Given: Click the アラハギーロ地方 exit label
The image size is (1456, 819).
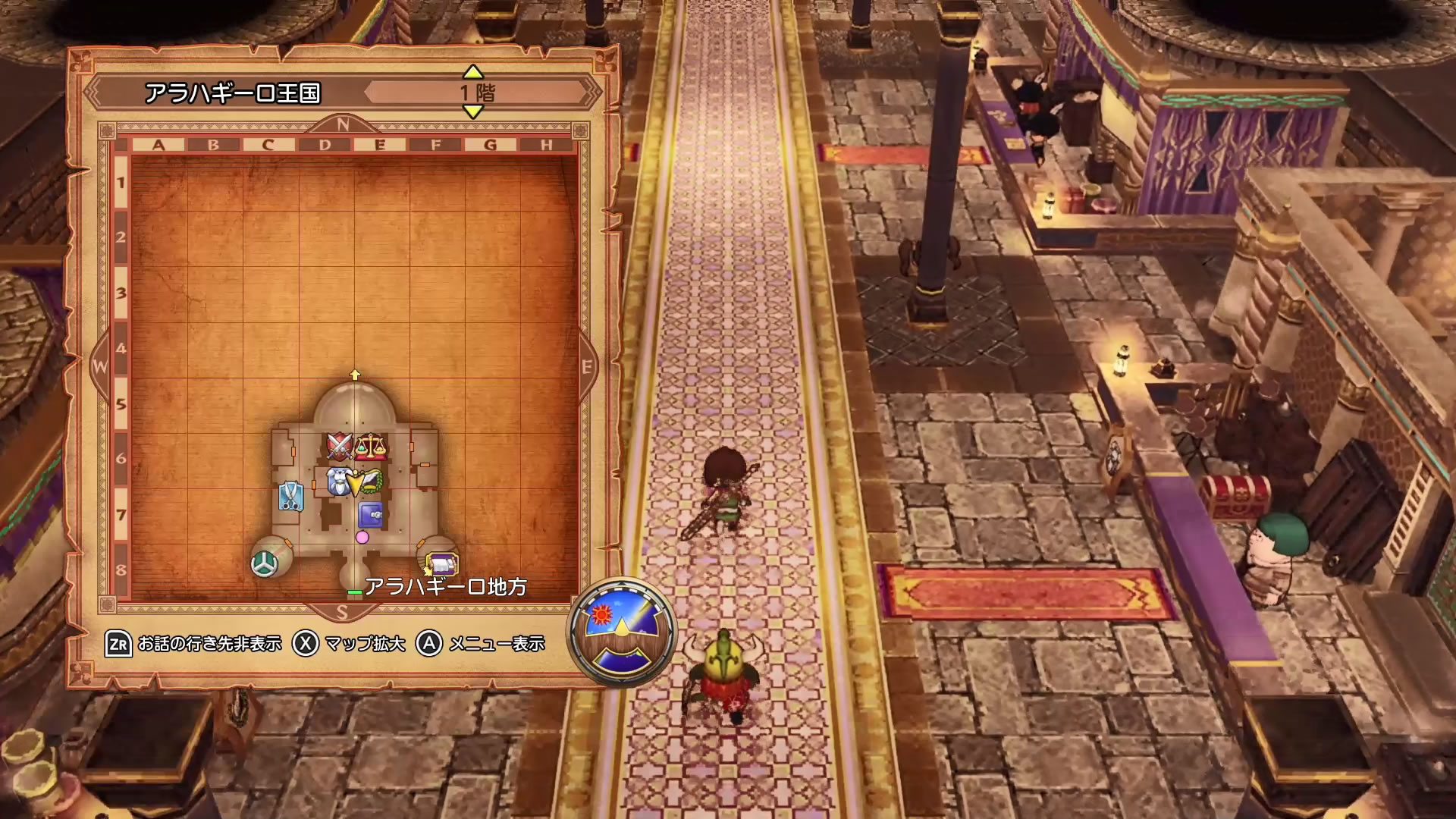Looking at the screenshot, I should (445, 587).
